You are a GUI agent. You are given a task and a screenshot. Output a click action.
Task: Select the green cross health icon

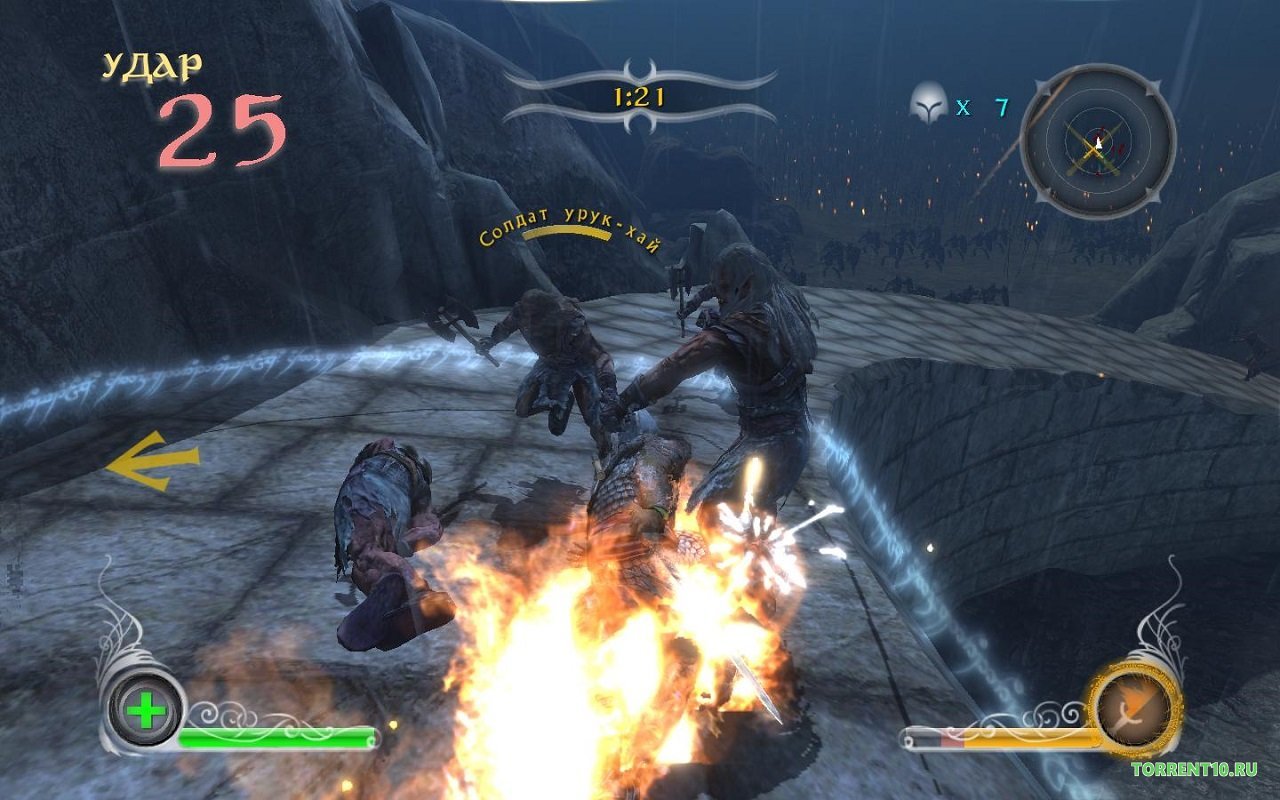tap(147, 711)
